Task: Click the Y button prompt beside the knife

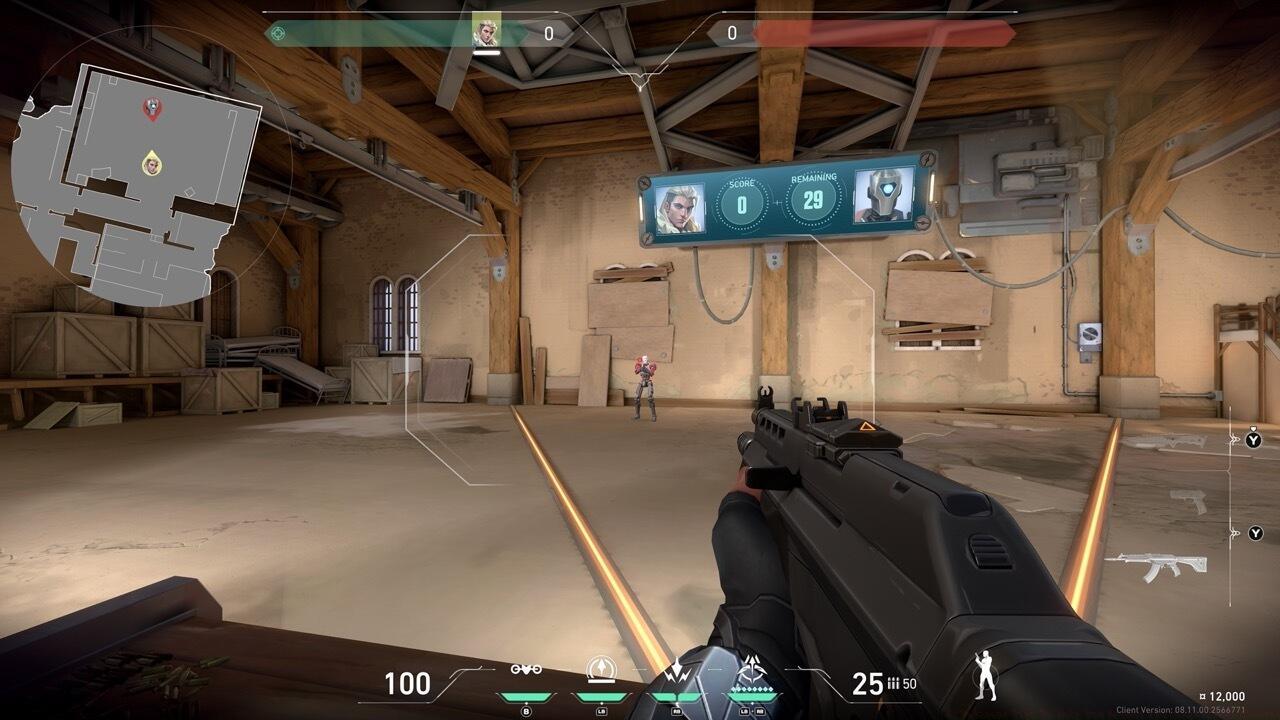Action: coord(1254,440)
